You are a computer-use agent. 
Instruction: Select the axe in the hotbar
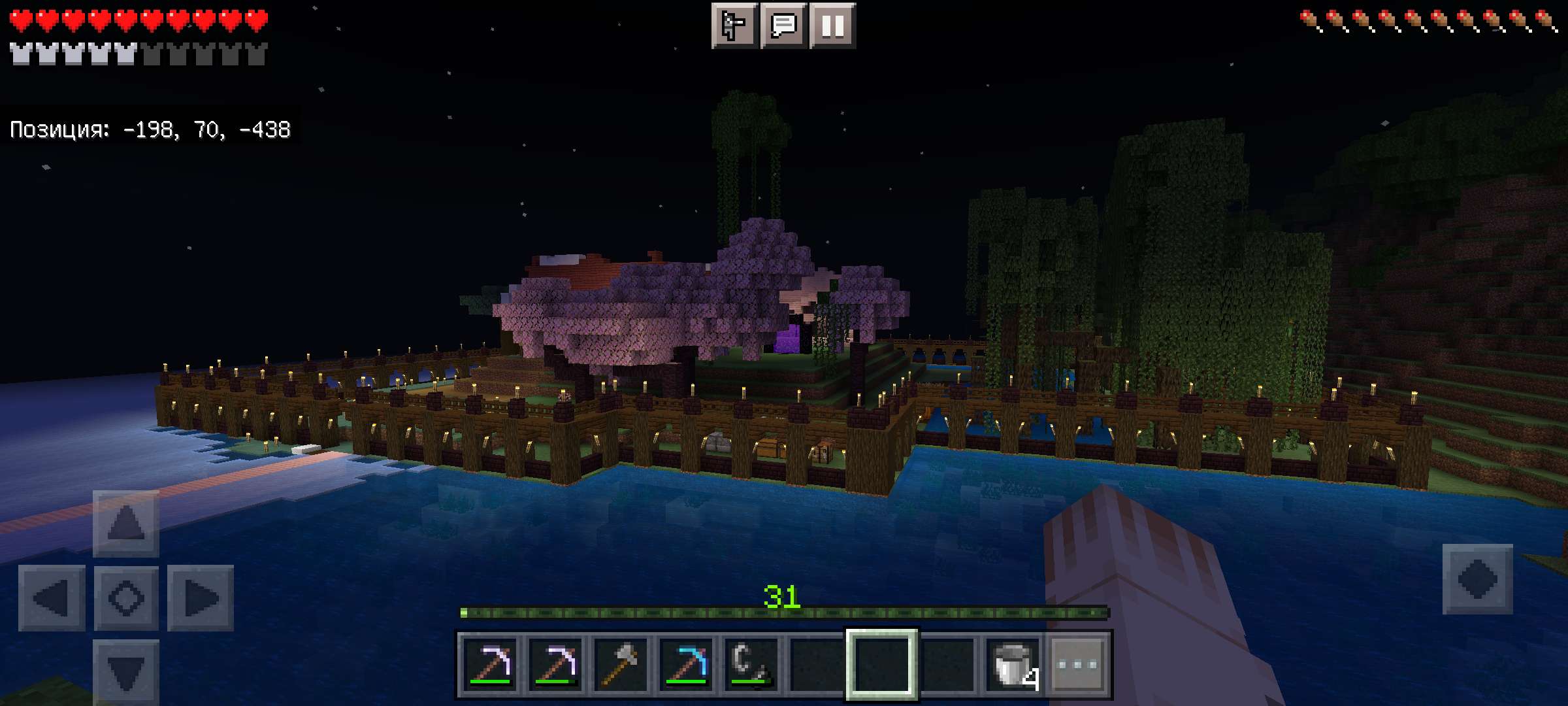[620, 664]
